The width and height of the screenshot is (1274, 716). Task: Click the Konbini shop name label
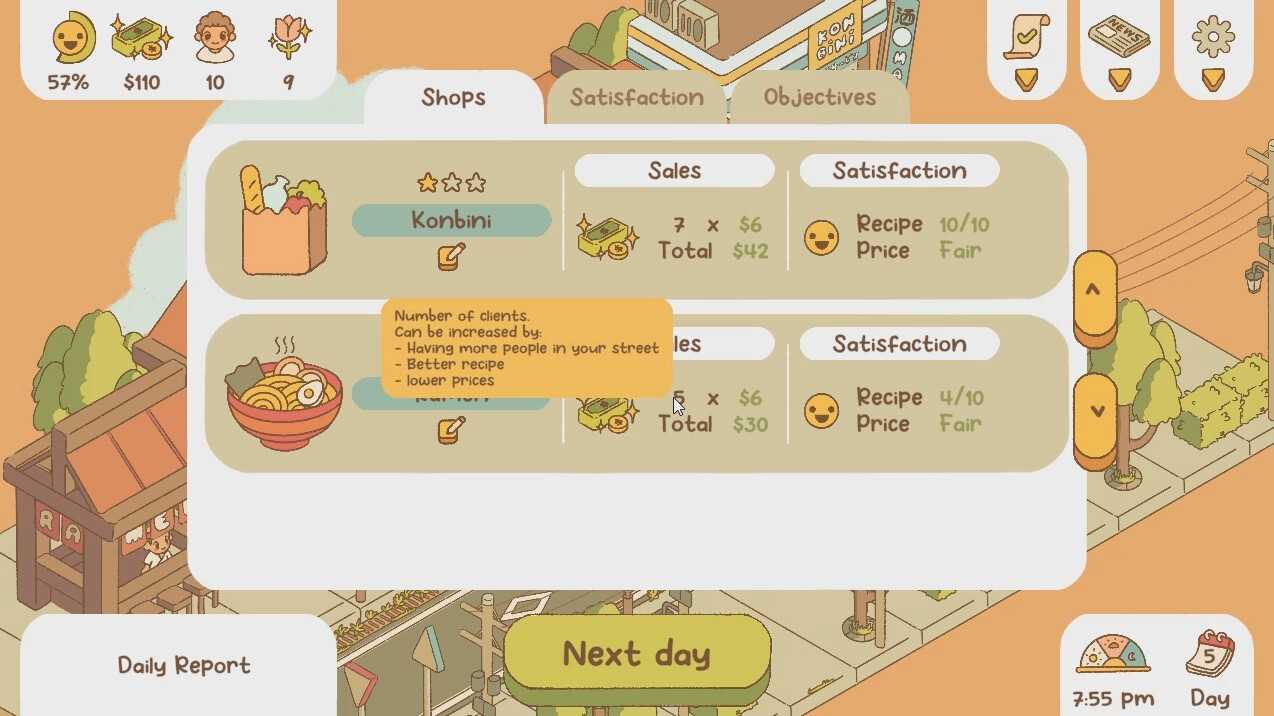tap(451, 220)
